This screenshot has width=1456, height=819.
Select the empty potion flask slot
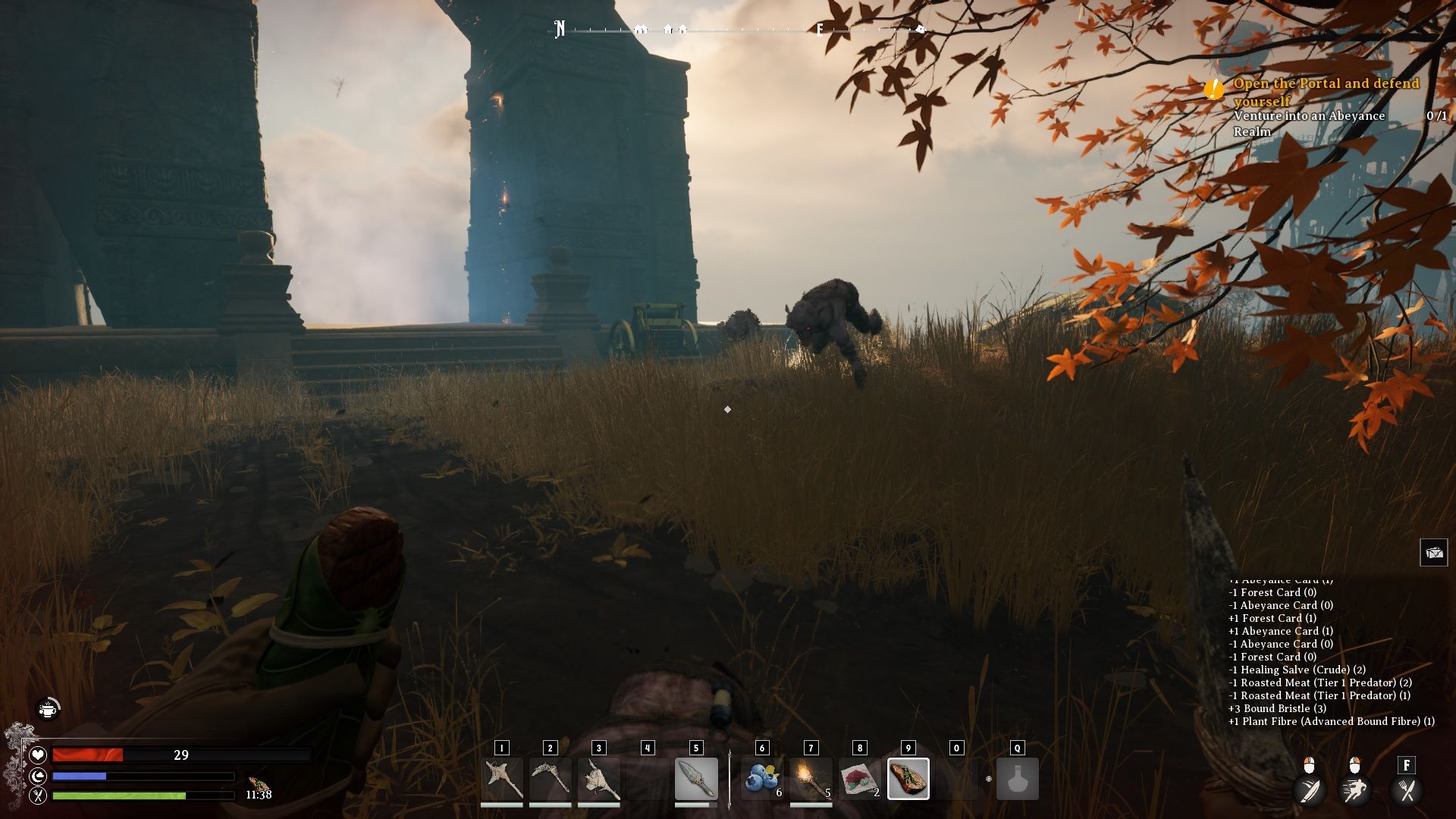pos(1017,779)
